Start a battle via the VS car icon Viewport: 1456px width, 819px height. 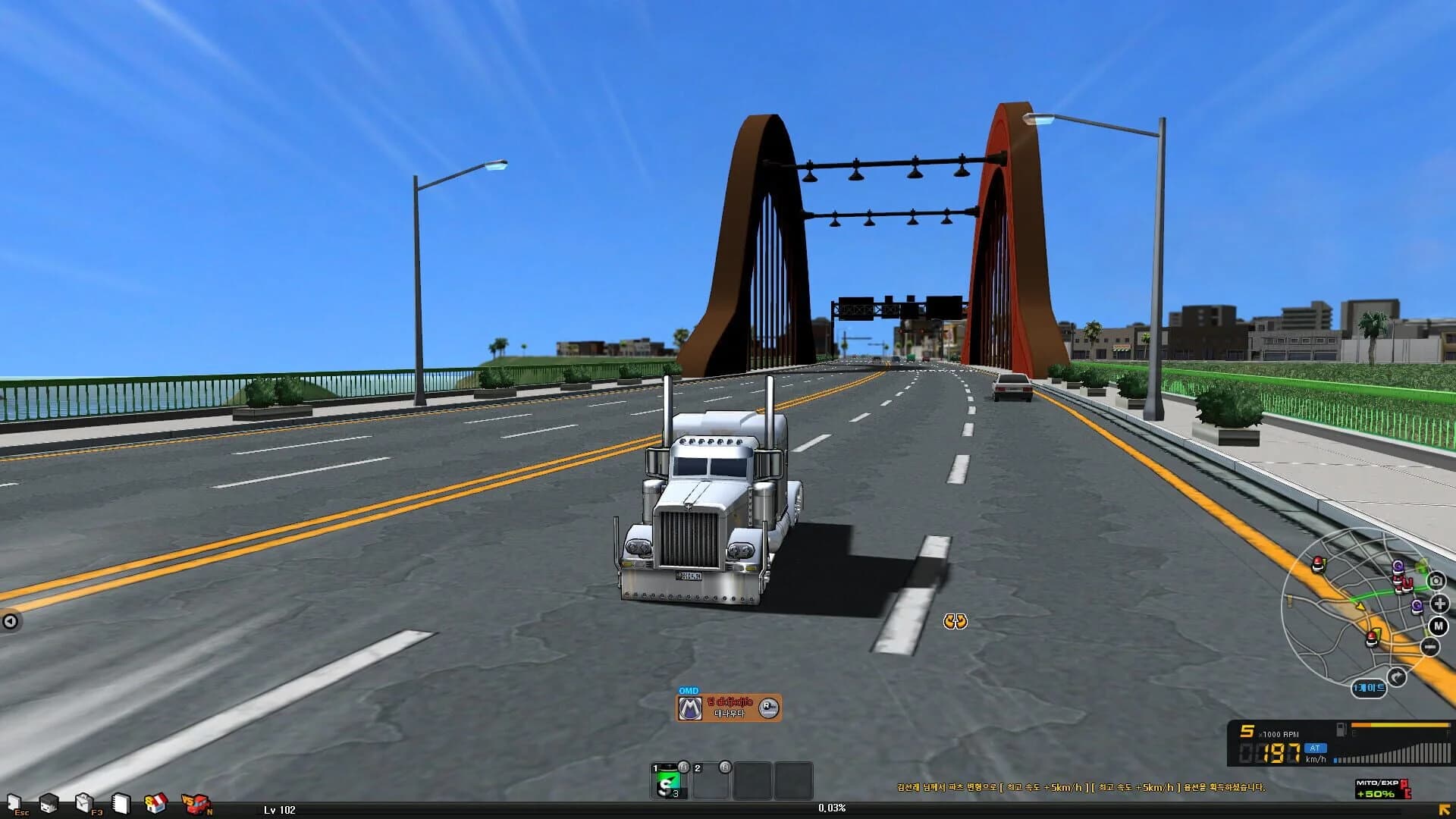(196, 802)
